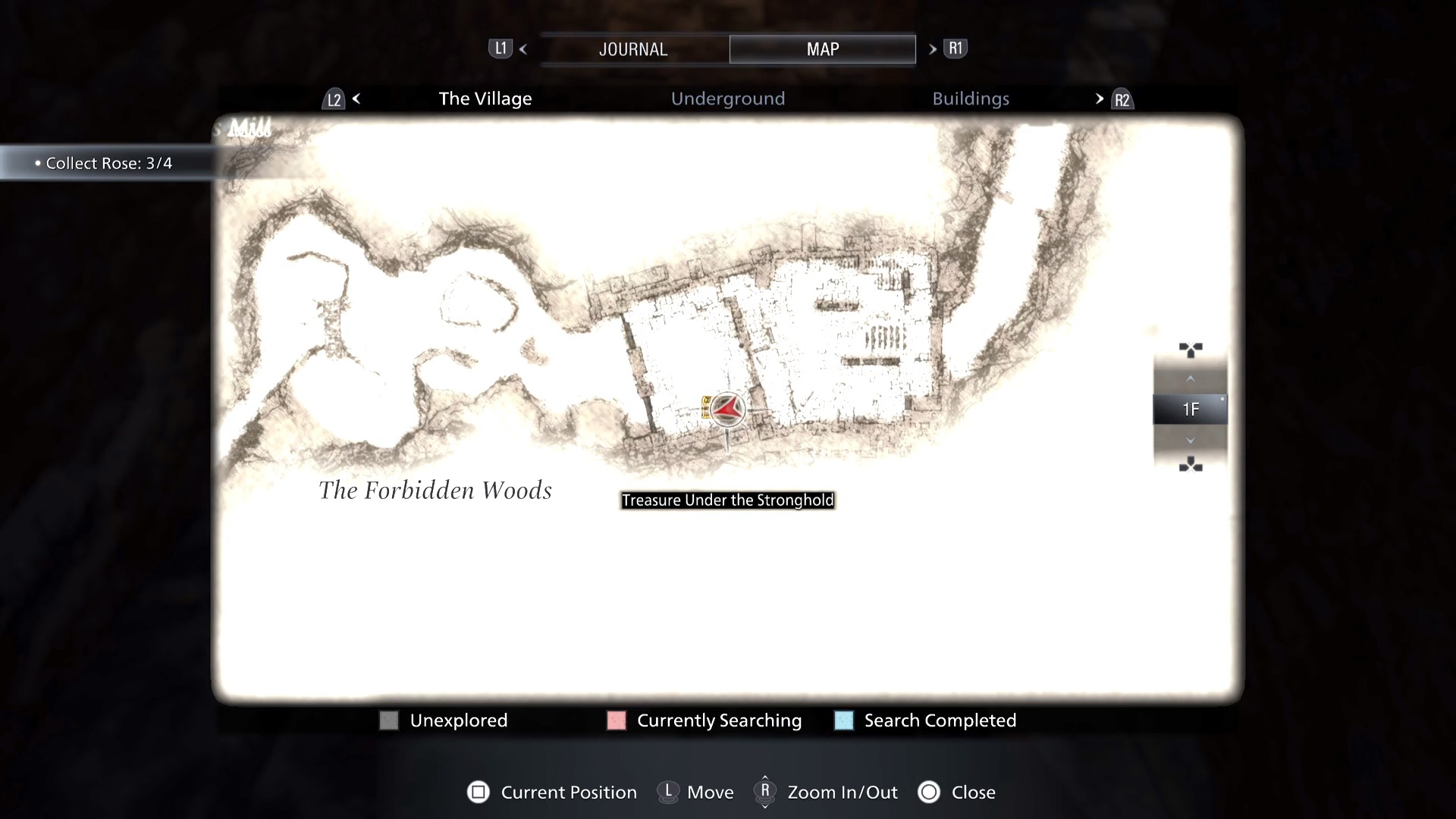Click the Treasure Under the Stronghold label
1456x819 pixels.
(x=727, y=500)
